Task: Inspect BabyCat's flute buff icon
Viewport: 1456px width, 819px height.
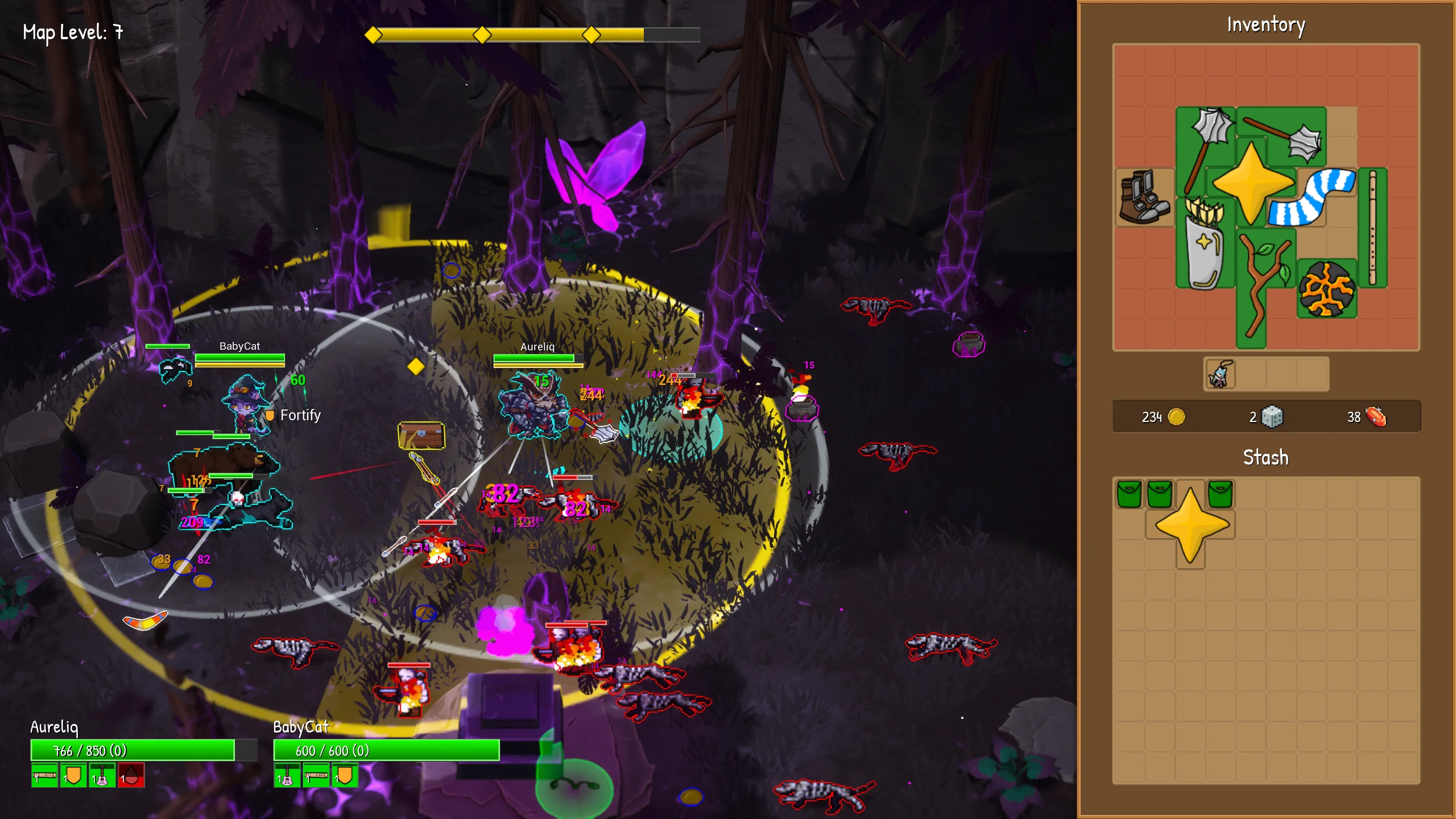Action: coord(316,775)
